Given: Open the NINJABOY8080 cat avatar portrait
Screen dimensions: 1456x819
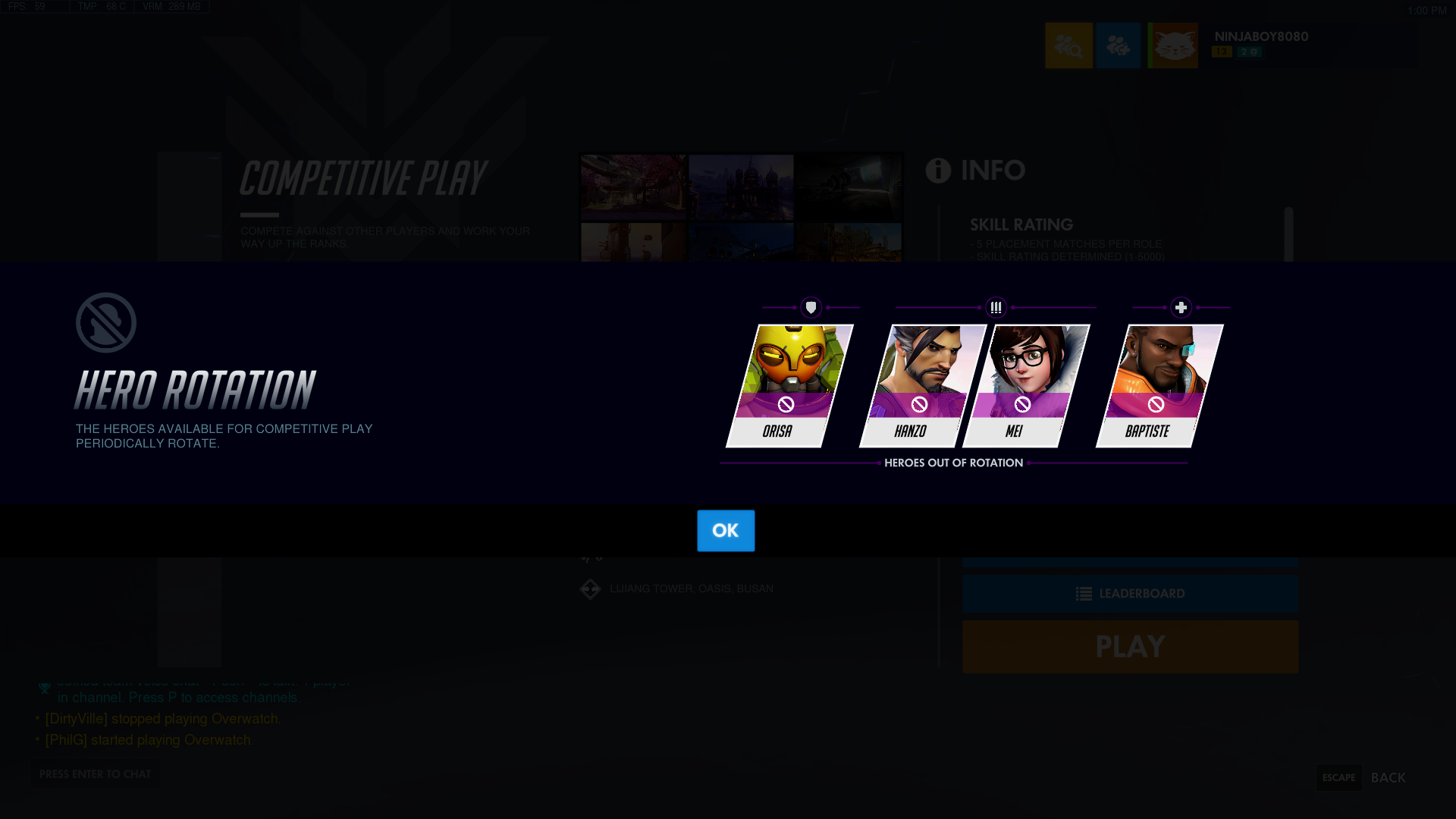Looking at the screenshot, I should 1173,45.
